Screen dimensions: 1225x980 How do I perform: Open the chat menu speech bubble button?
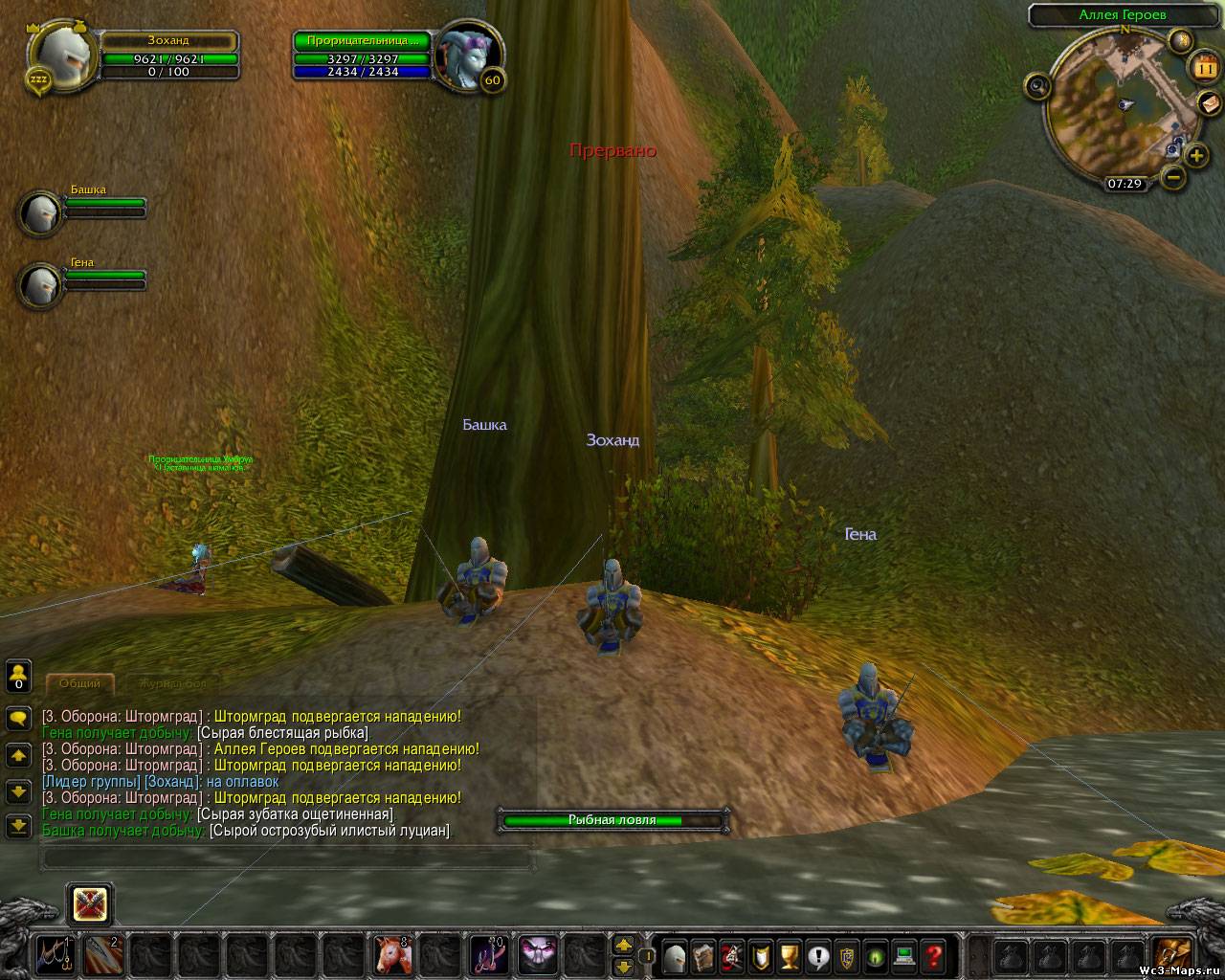pos(18,718)
